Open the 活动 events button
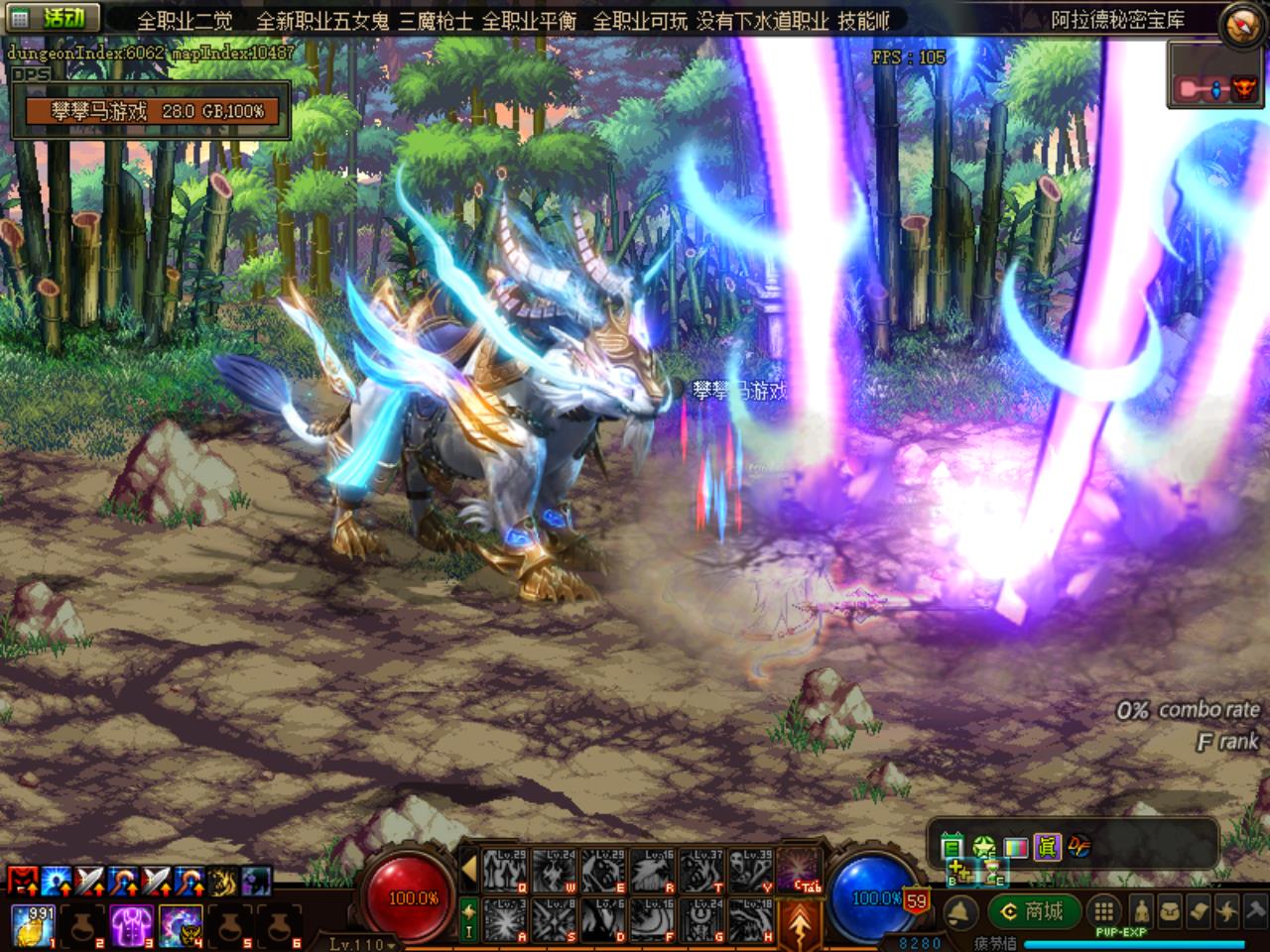The image size is (1270, 952). click(x=54, y=18)
